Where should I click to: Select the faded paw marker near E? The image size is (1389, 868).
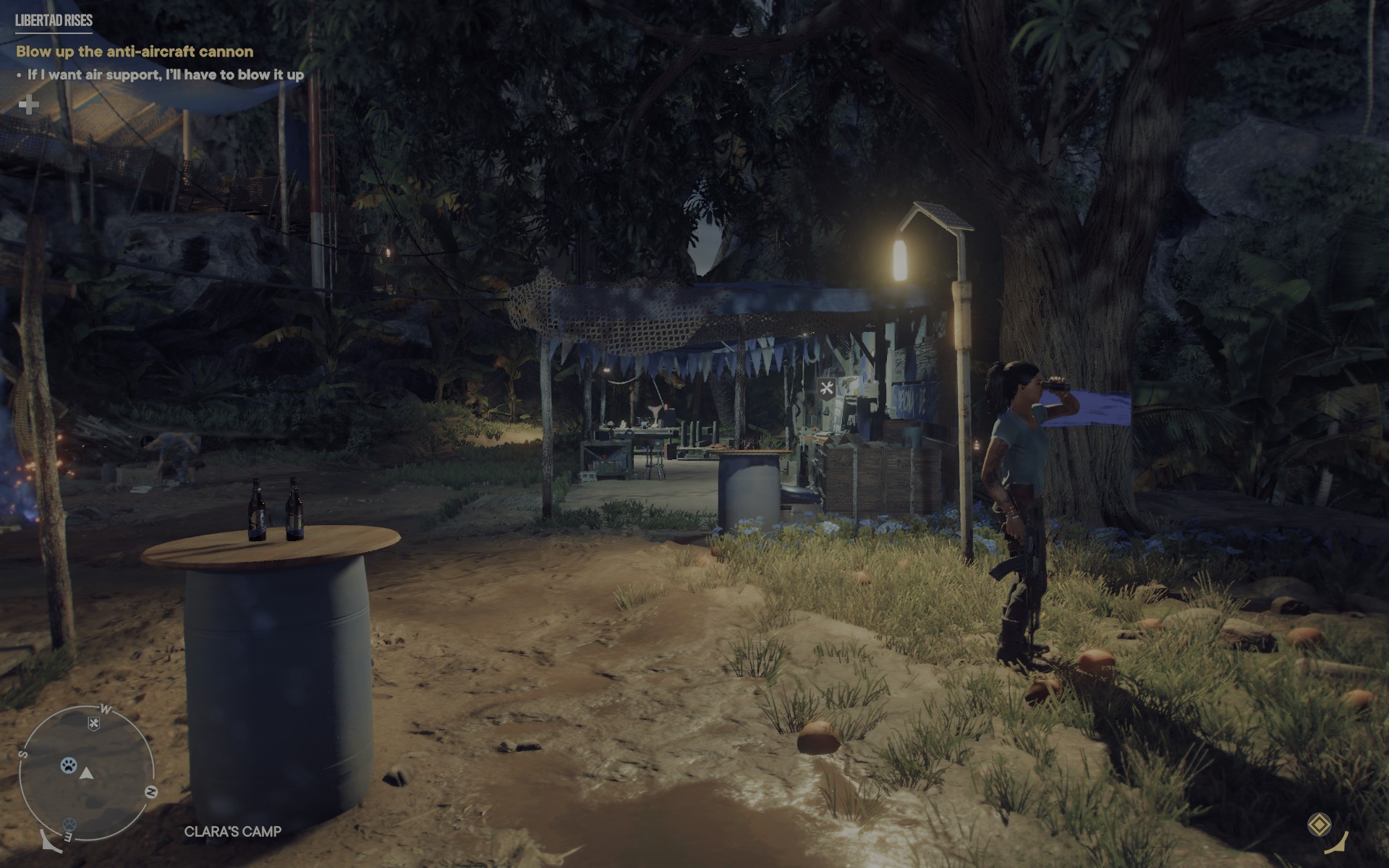pos(69,824)
